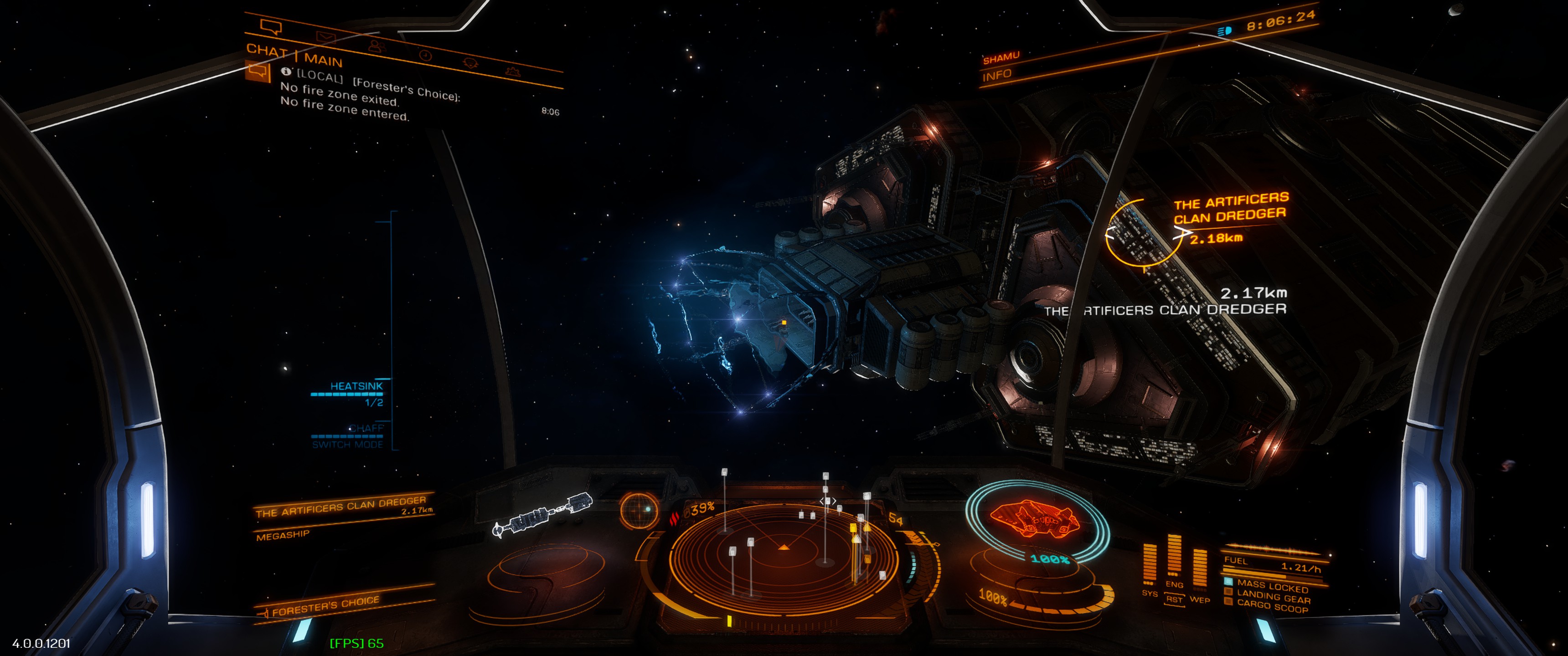Boost the WEP power capacitor
The image size is (1568, 656).
click(x=1199, y=600)
